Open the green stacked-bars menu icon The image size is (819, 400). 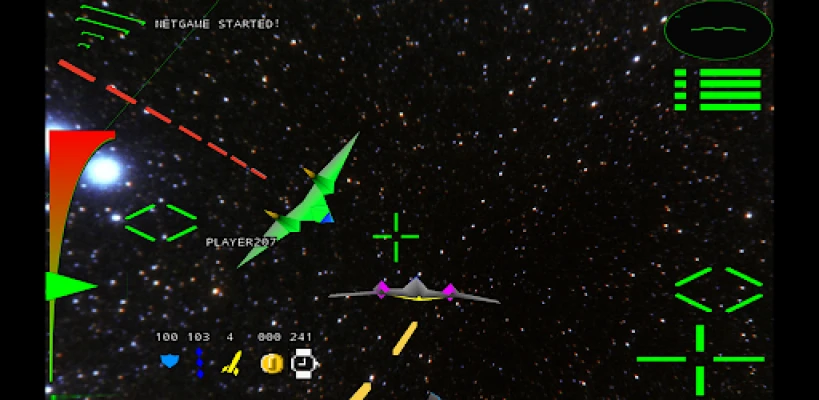coord(718,89)
